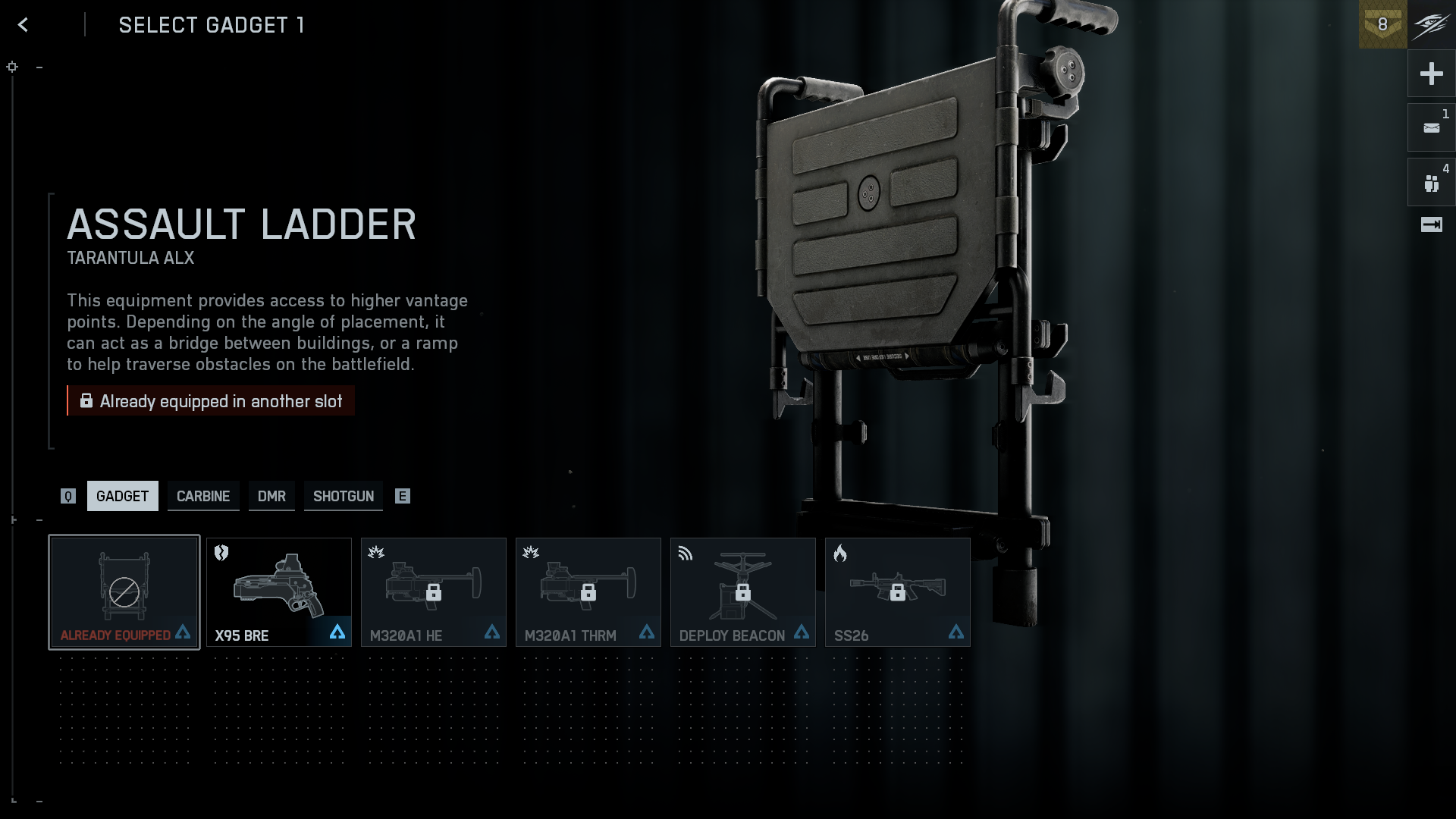Select the locked SS26 tile
This screenshot has width=1456, height=819.
coord(898,592)
